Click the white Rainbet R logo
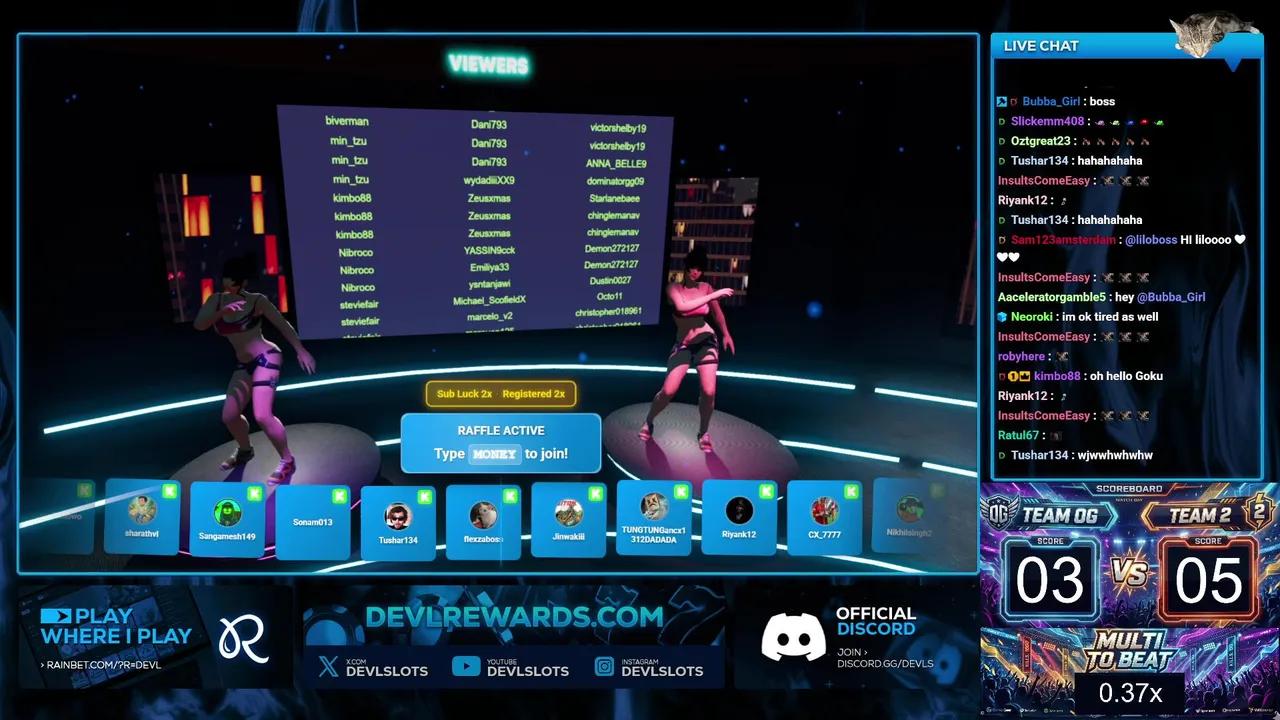The height and width of the screenshot is (720, 1280). click(243, 638)
